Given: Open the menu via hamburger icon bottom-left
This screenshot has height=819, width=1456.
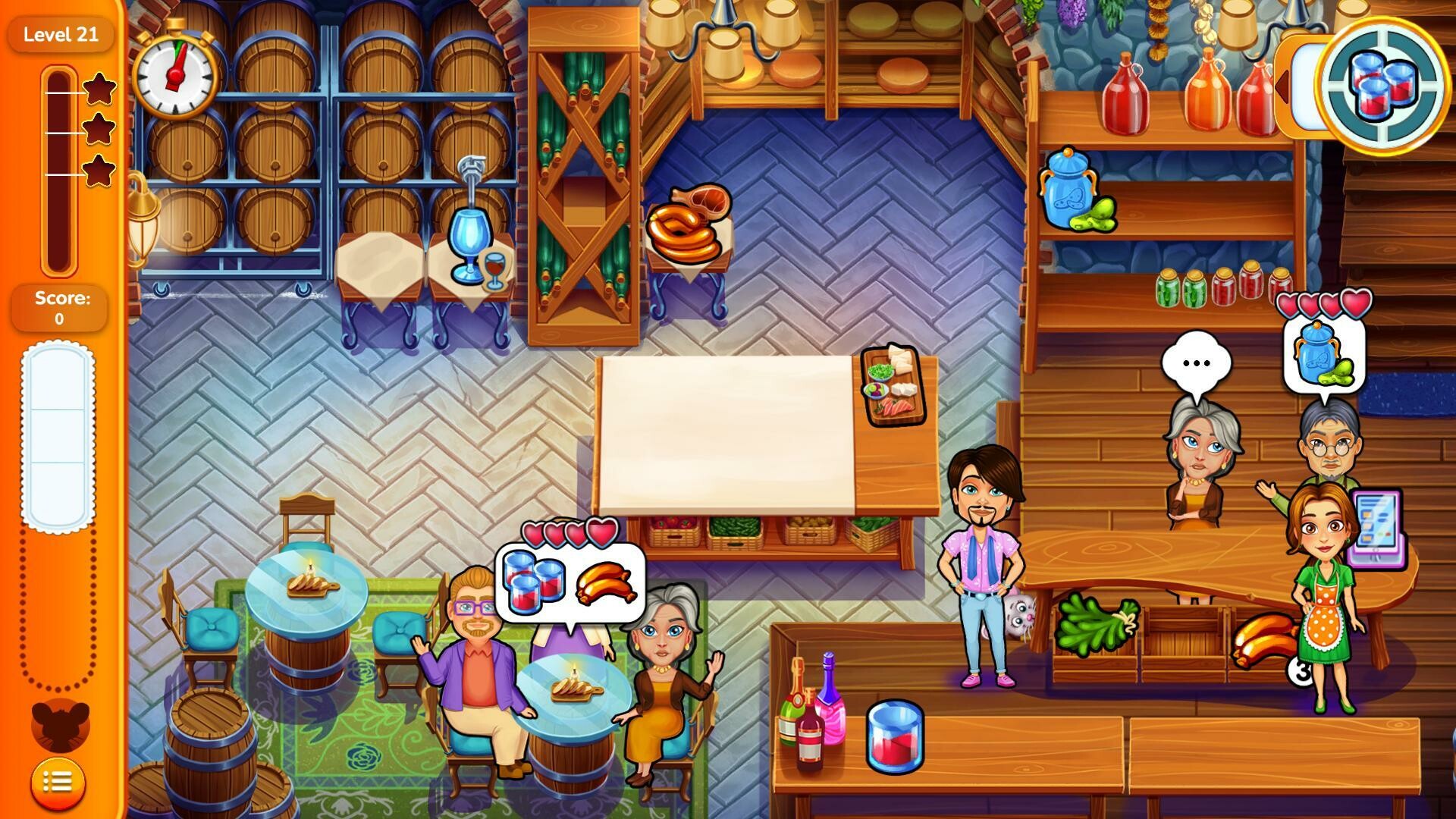Looking at the screenshot, I should [x=57, y=783].
